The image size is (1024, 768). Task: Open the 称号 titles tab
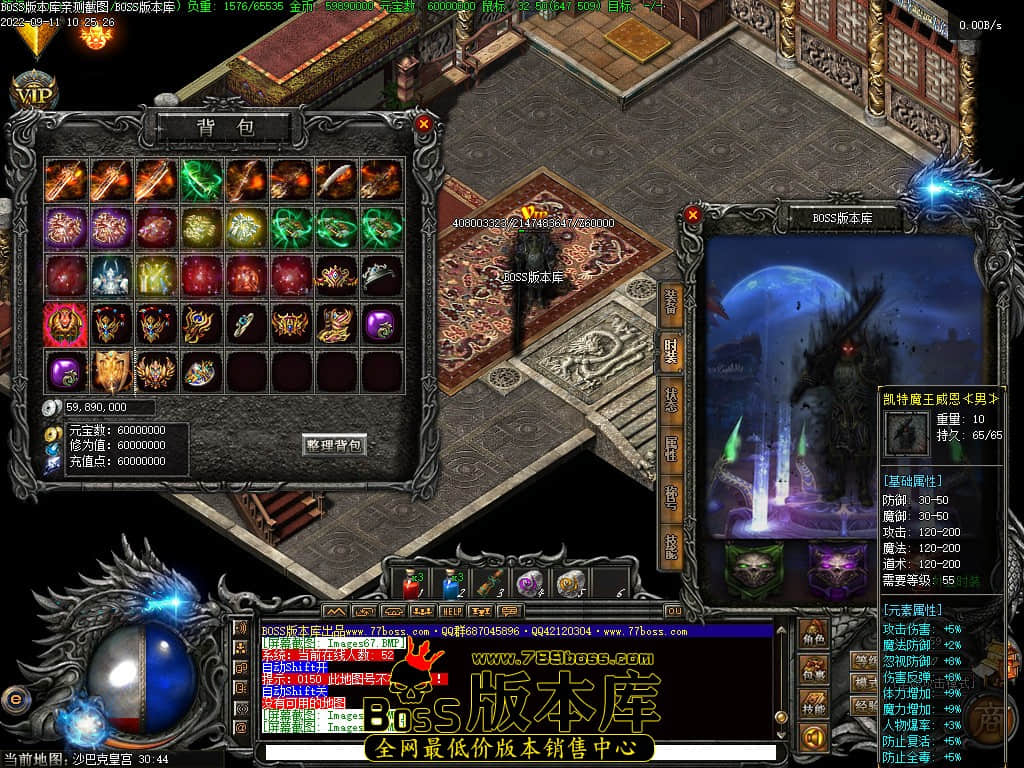point(670,498)
